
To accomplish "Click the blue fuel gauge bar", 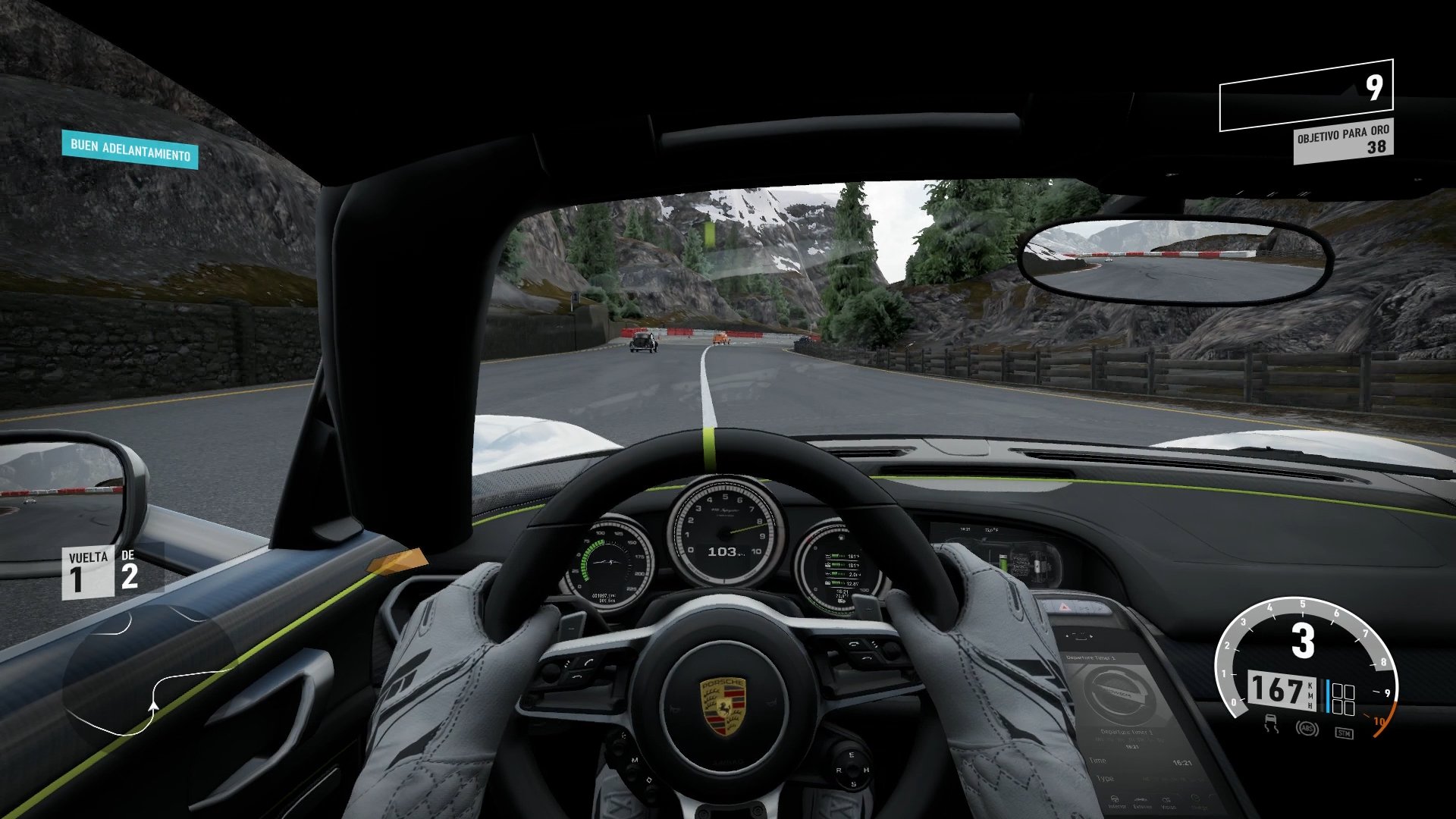I will point(1328,697).
